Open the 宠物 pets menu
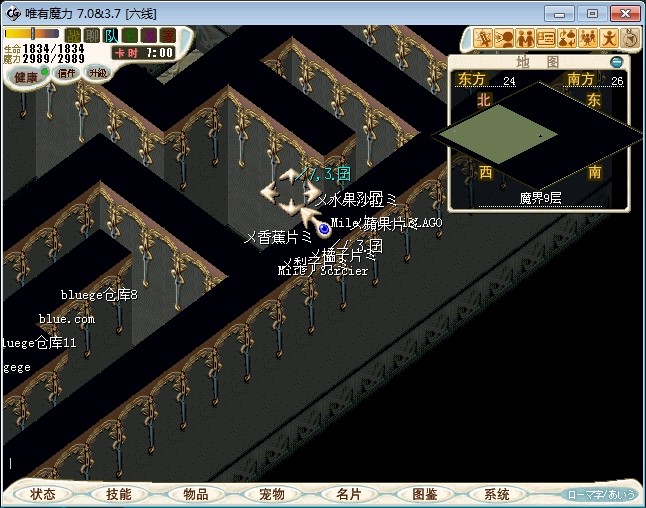646x508 pixels. click(271, 494)
